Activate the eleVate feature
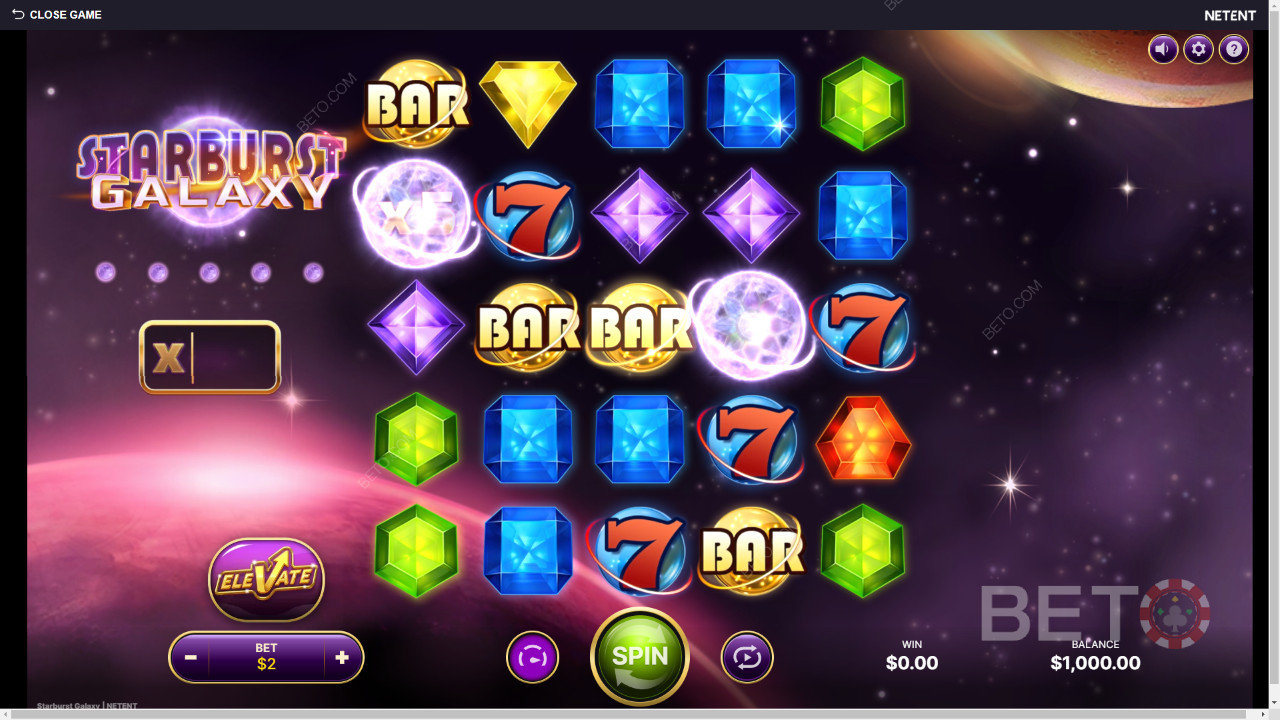 pyautogui.click(x=265, y=580)
